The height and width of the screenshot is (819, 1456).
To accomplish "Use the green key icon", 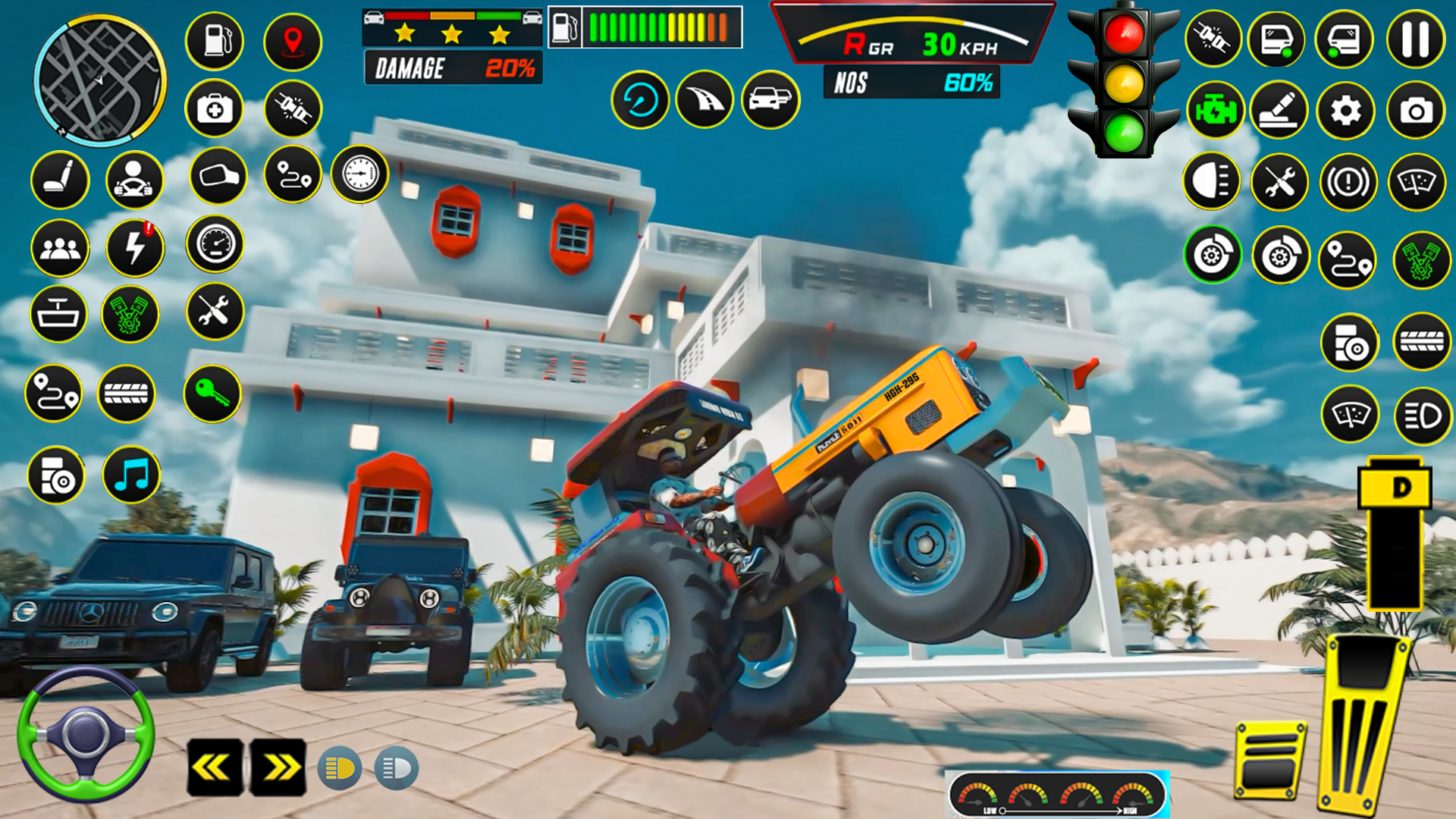I will (x=212, y=394).
